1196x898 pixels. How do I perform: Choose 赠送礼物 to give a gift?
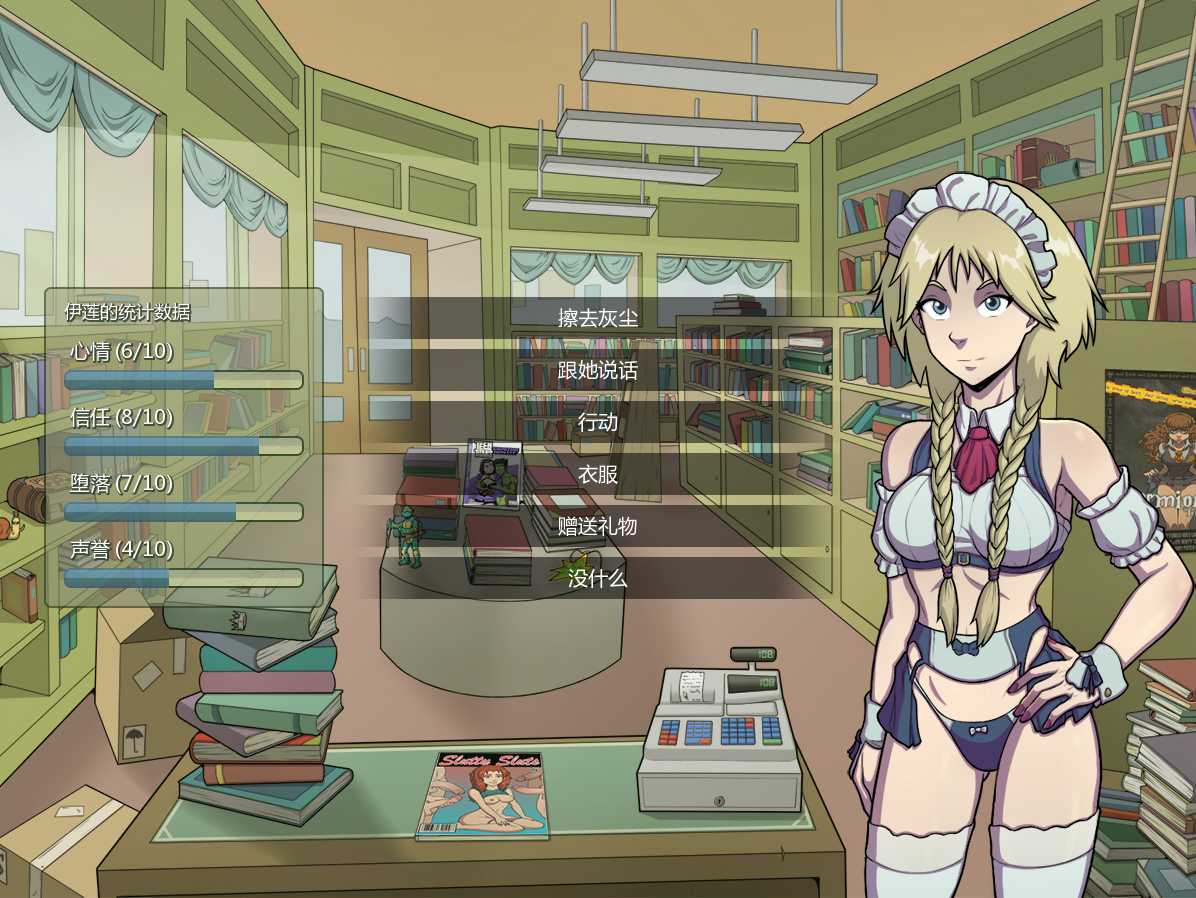[x=597, y=526]
